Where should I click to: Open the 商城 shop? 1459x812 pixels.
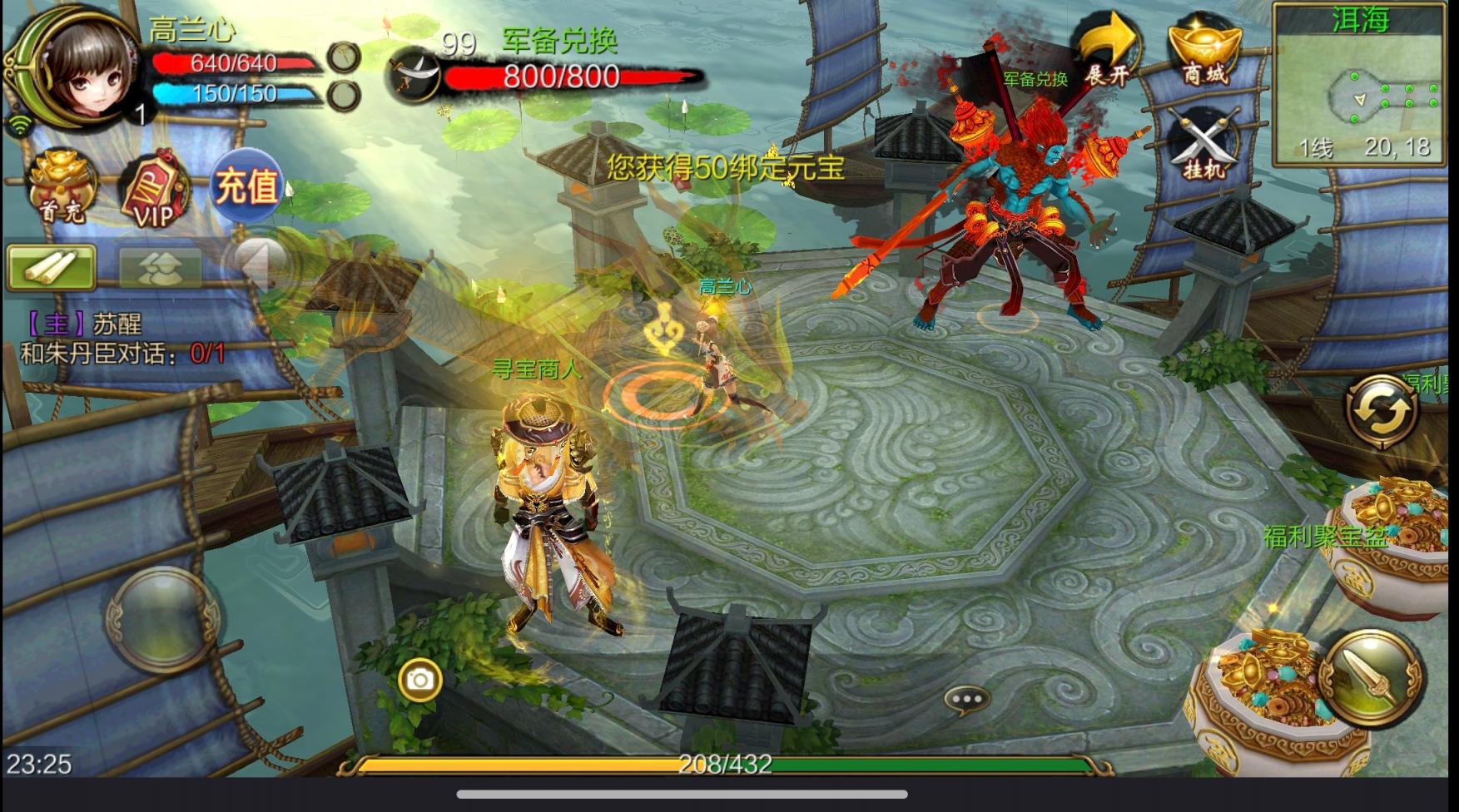1204,52
